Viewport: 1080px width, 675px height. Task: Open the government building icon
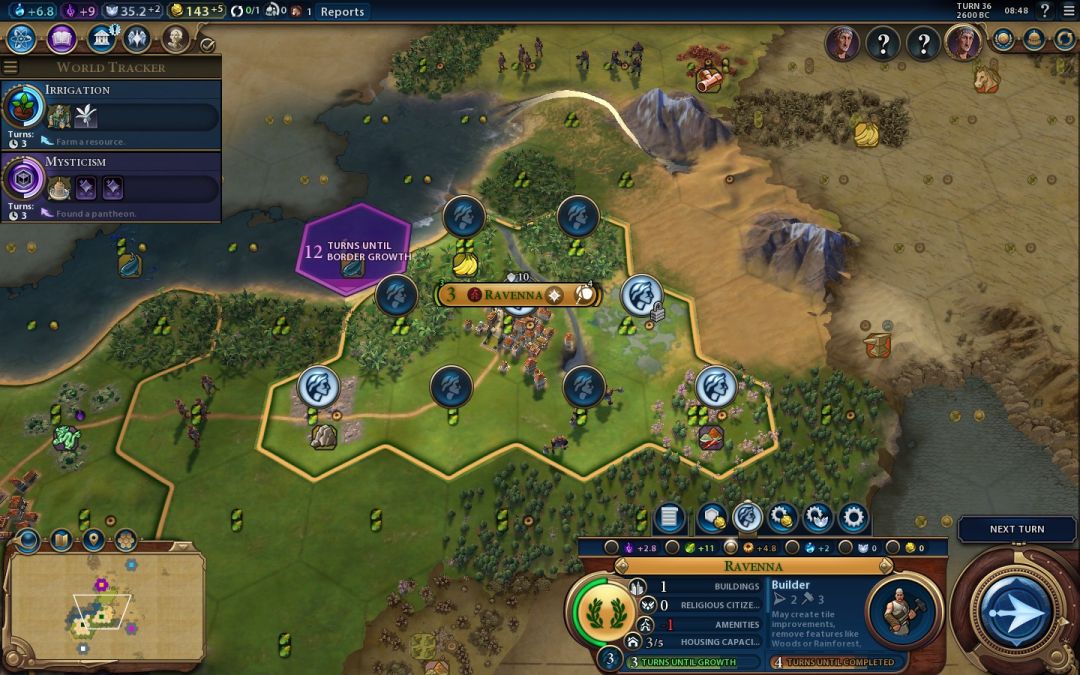click(x=100, y=39)
